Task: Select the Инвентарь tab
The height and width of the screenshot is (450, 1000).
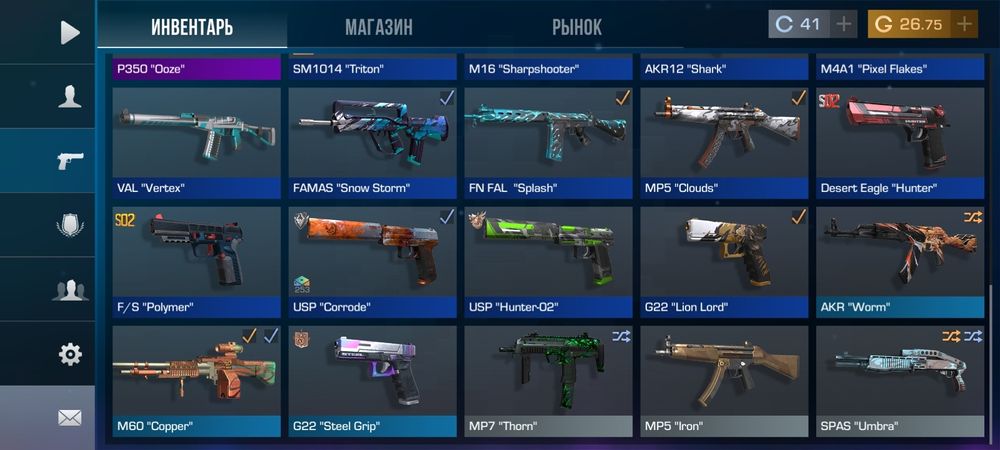Action: click(192, 27)
